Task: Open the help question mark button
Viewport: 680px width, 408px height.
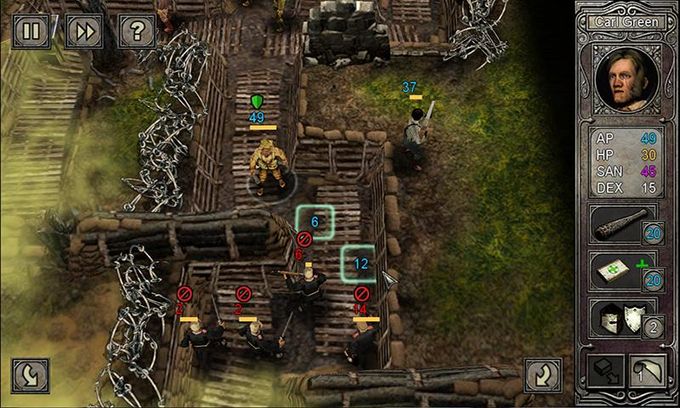Action: tap(136, 31)
